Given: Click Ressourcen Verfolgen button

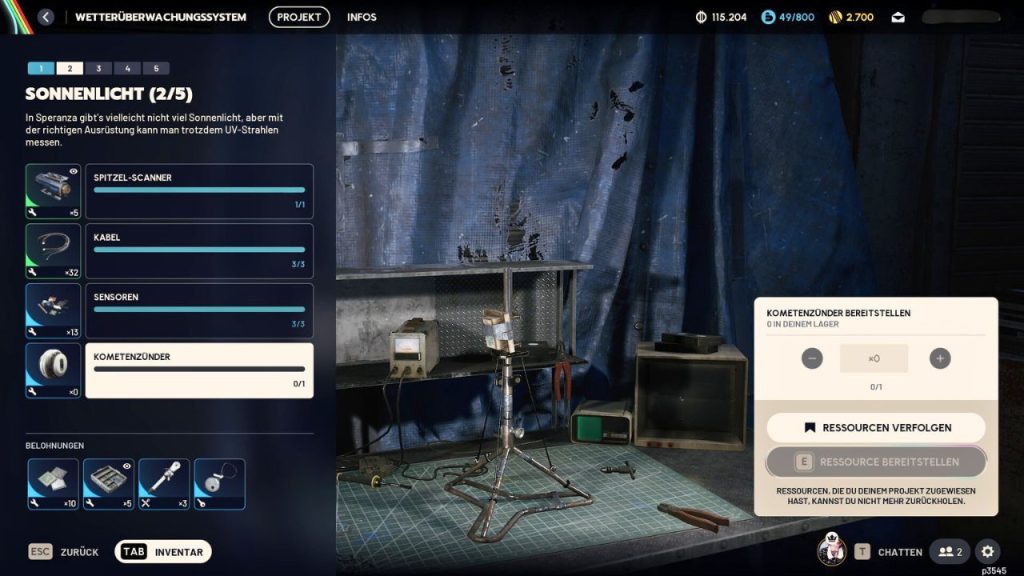Looking at the screenshot, I should pos(876,428).
